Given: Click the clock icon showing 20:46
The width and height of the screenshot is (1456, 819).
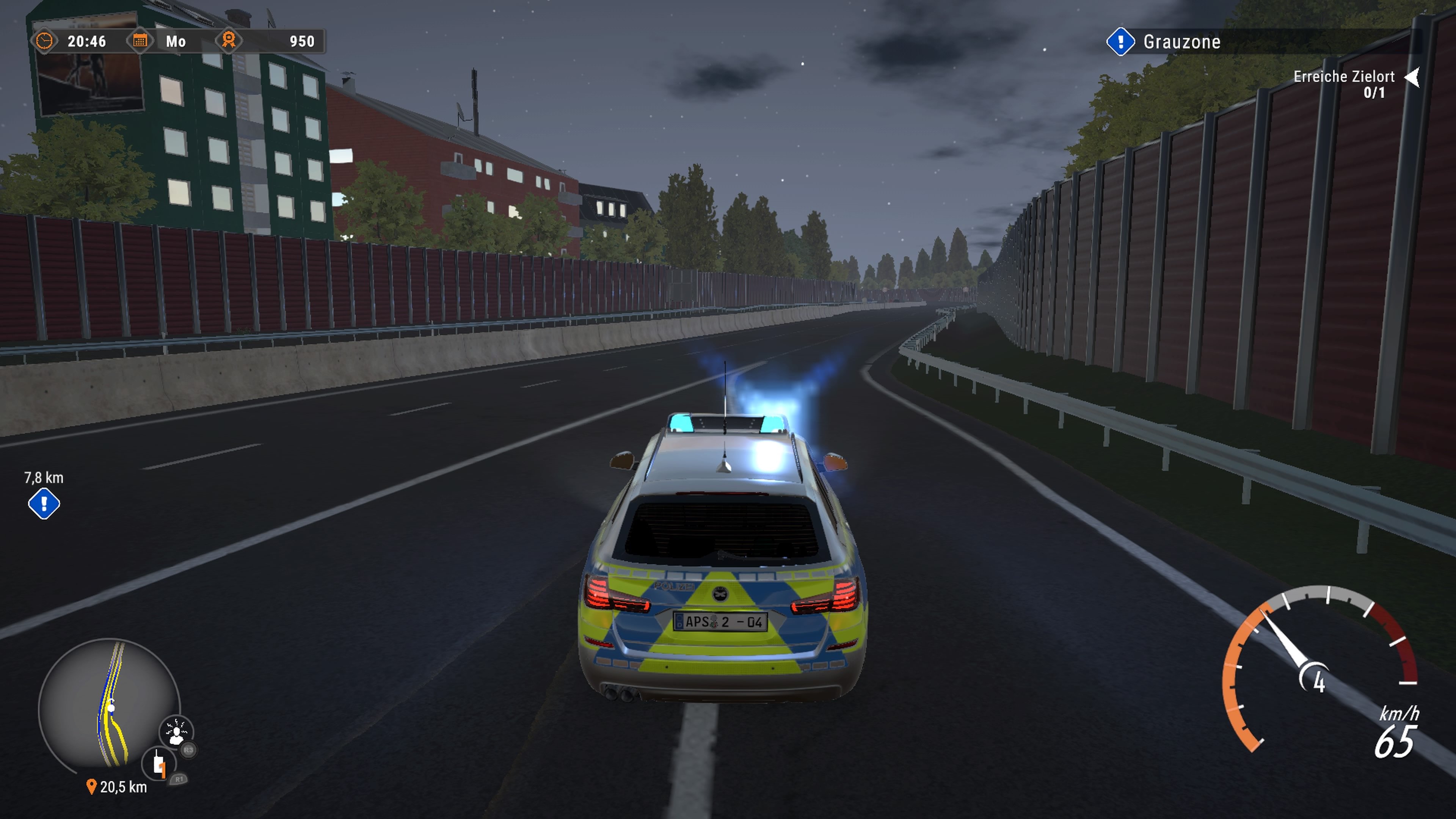Looking at the screenshot, I should (x=45, y=41).
